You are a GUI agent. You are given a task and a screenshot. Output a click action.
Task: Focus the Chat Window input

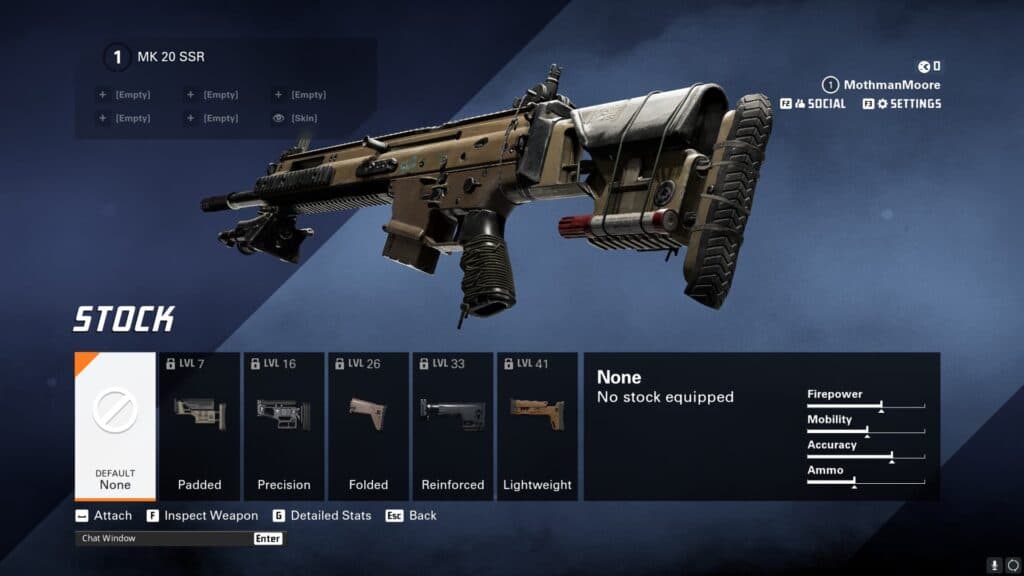pos(165,538)
